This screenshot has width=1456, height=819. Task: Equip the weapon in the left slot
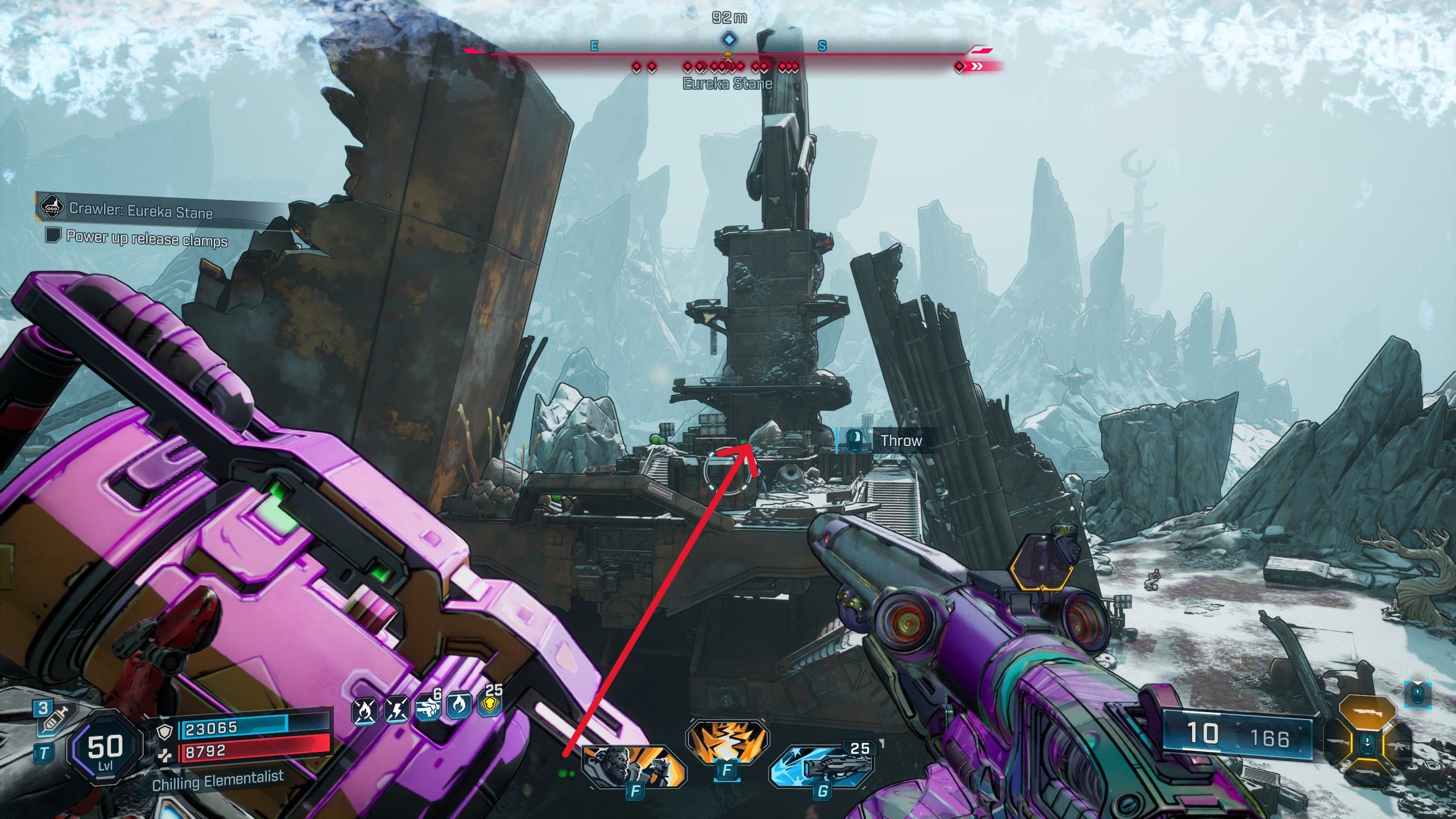(1339, 742)
